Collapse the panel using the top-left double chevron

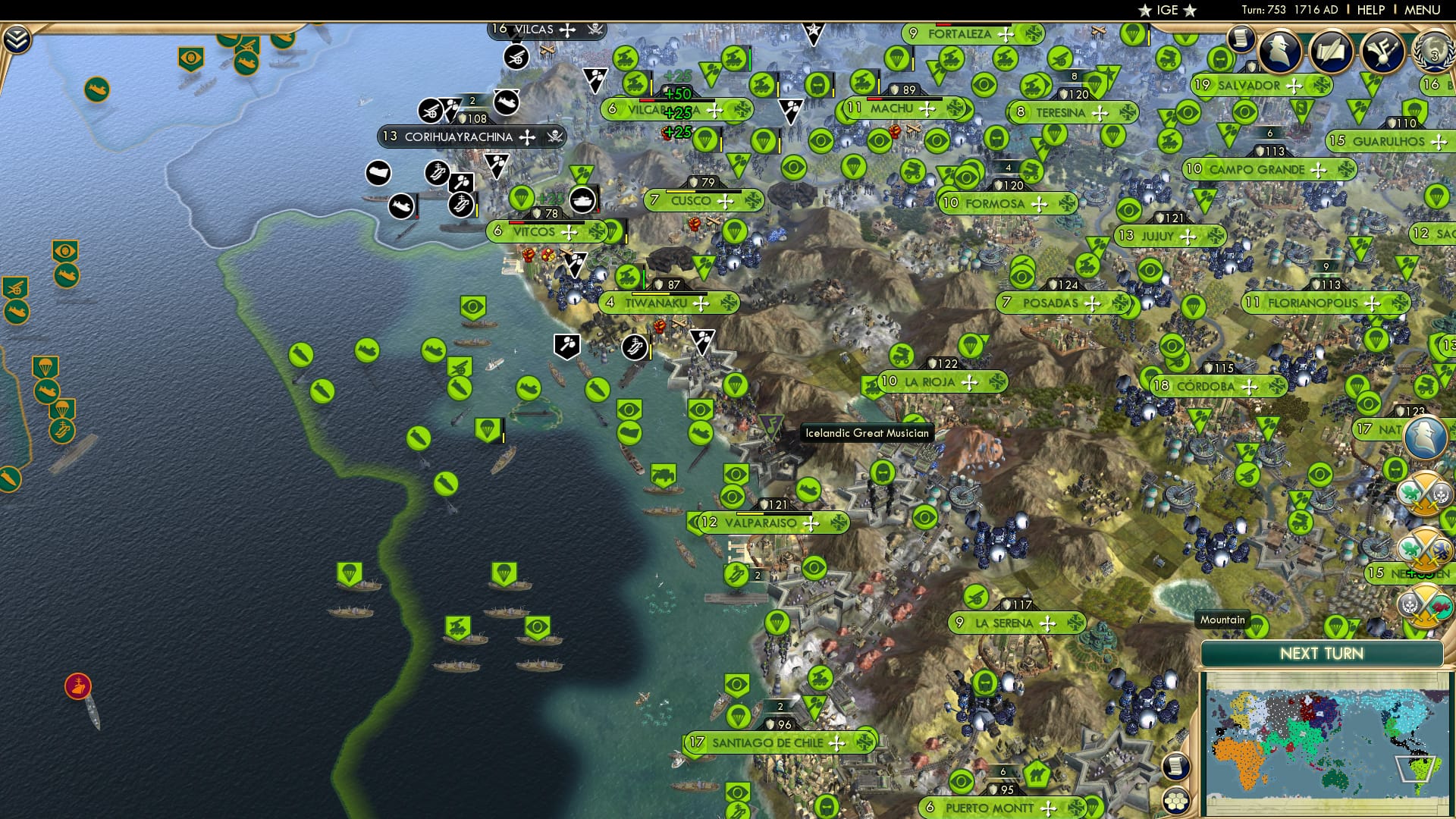(x=17, y=39)
